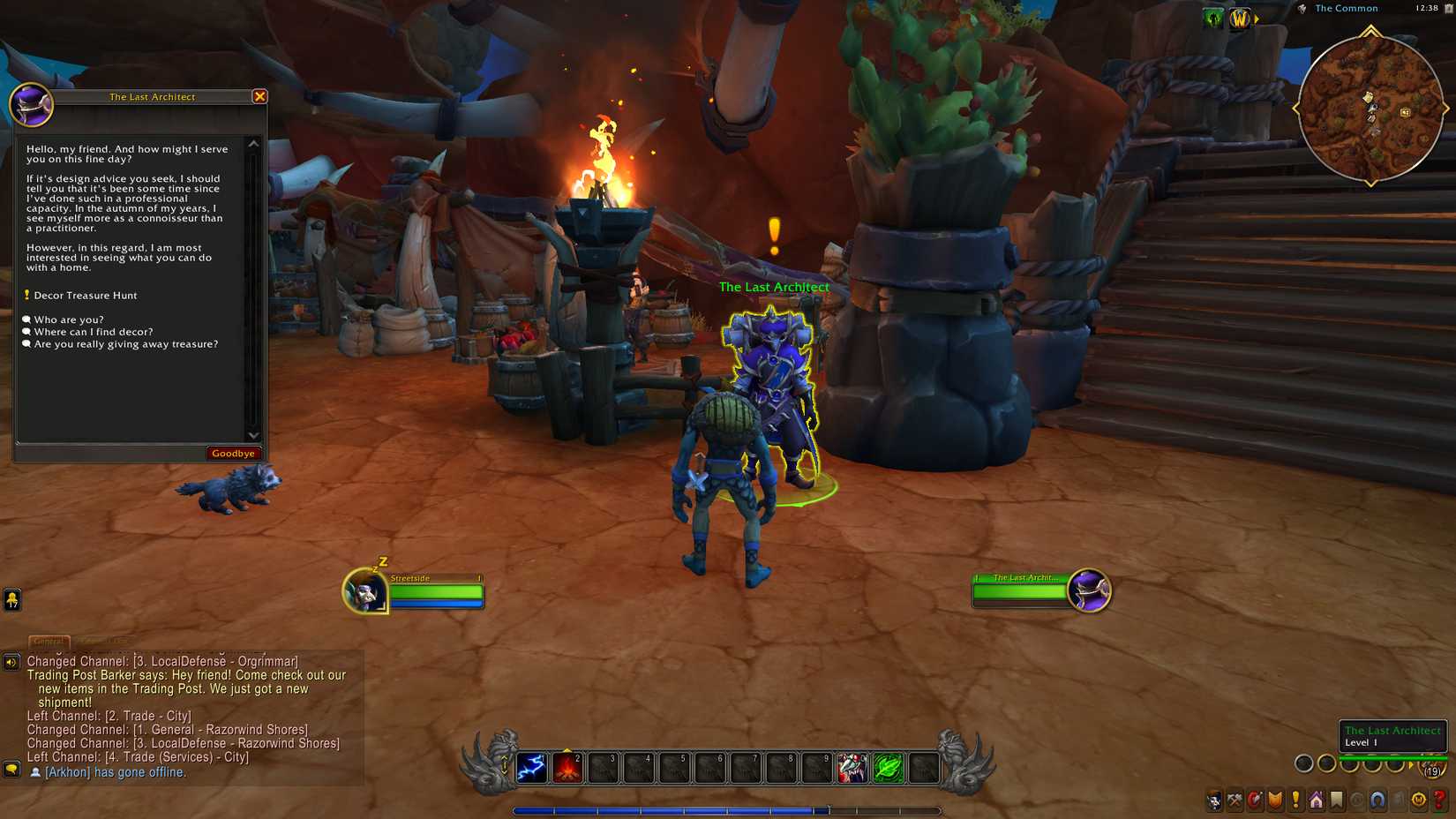The width and height of the screenshot is (1456, 819).
Task: Open the Quest Log
Action: 1295,801
